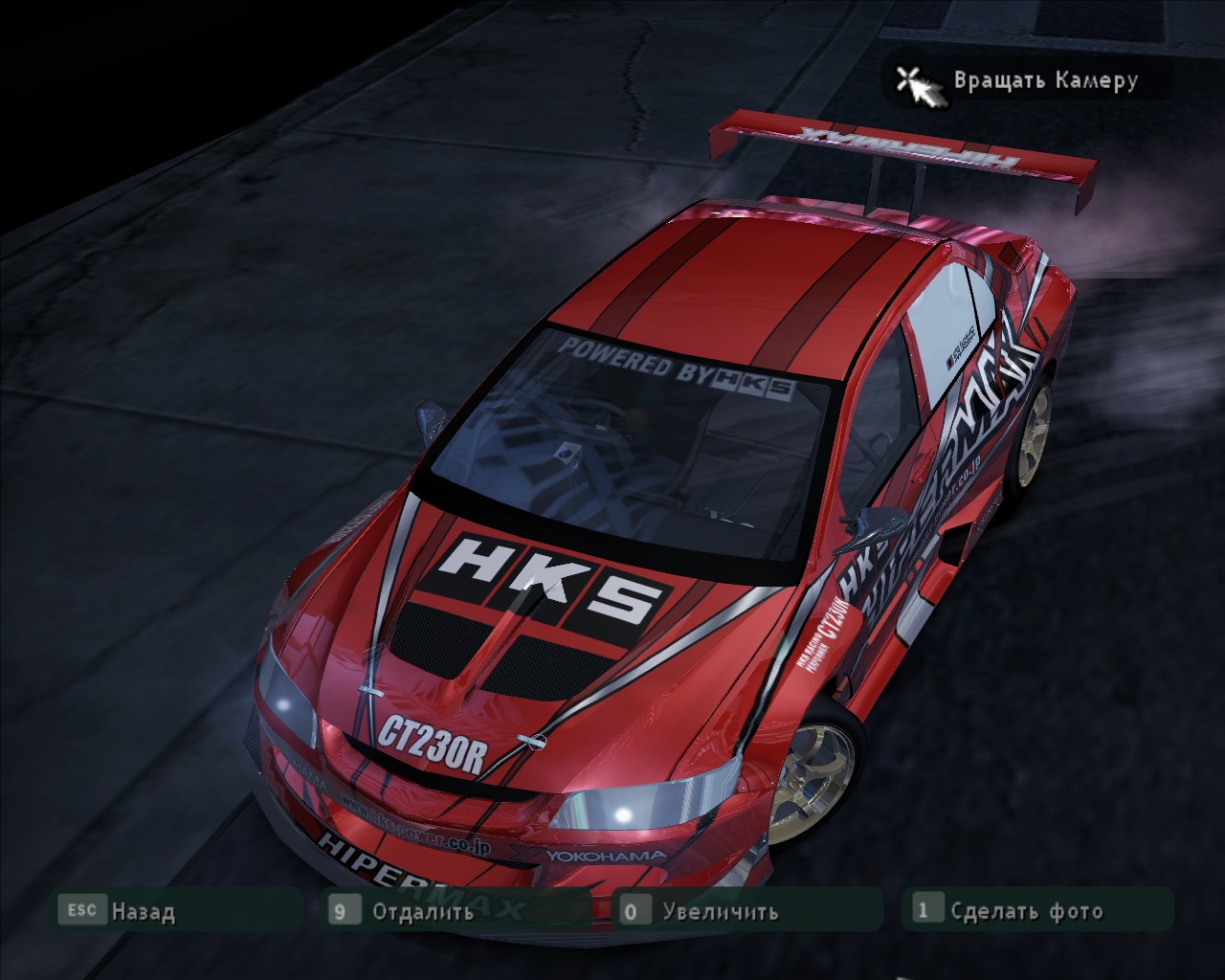Image resolution: width=1225 pixels, height=980 pixels.
Task: Zoom out using Отдалить
Action: [x=422, y=911]
